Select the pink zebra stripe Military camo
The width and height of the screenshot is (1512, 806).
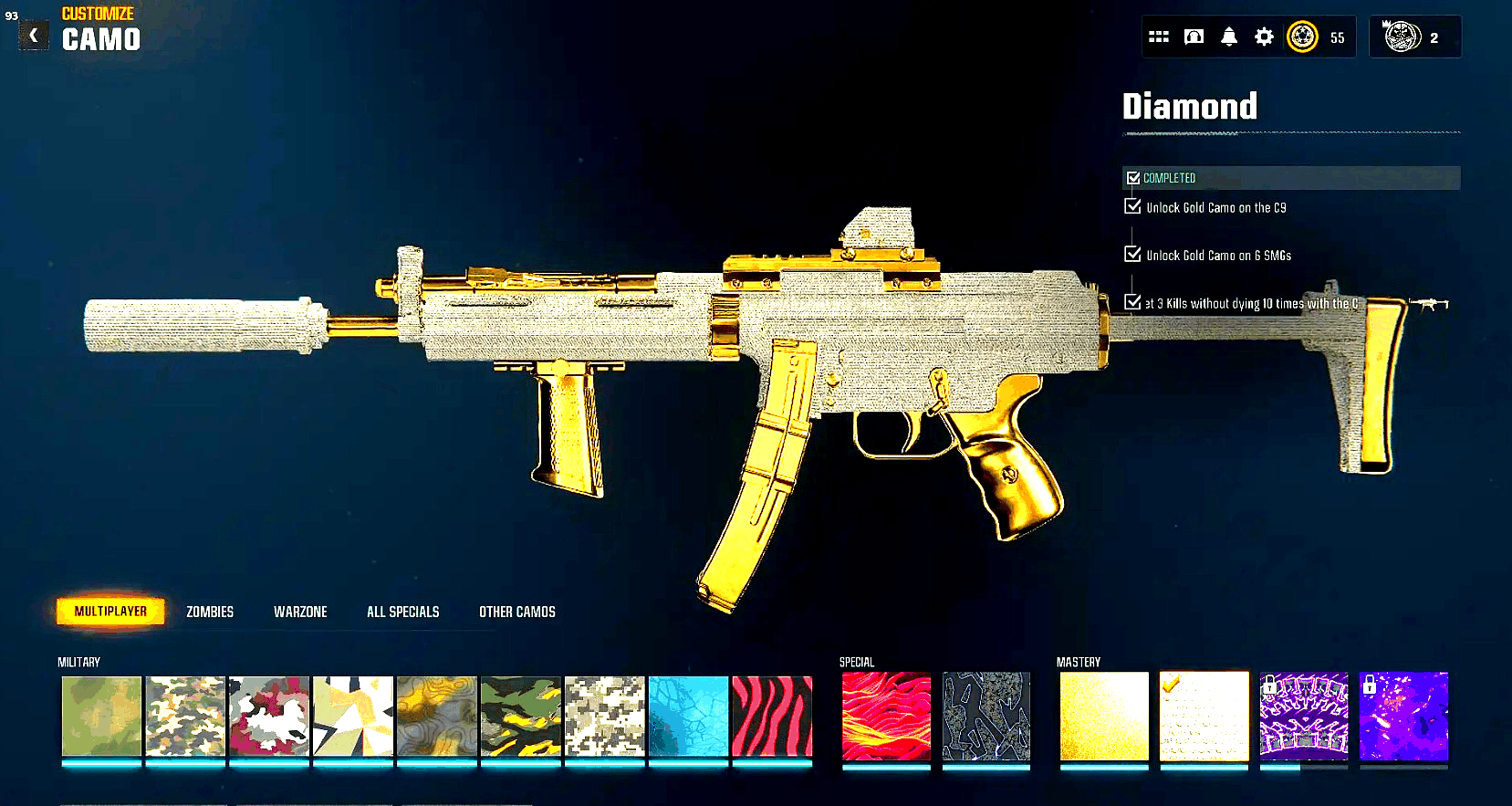click(772, 717)
